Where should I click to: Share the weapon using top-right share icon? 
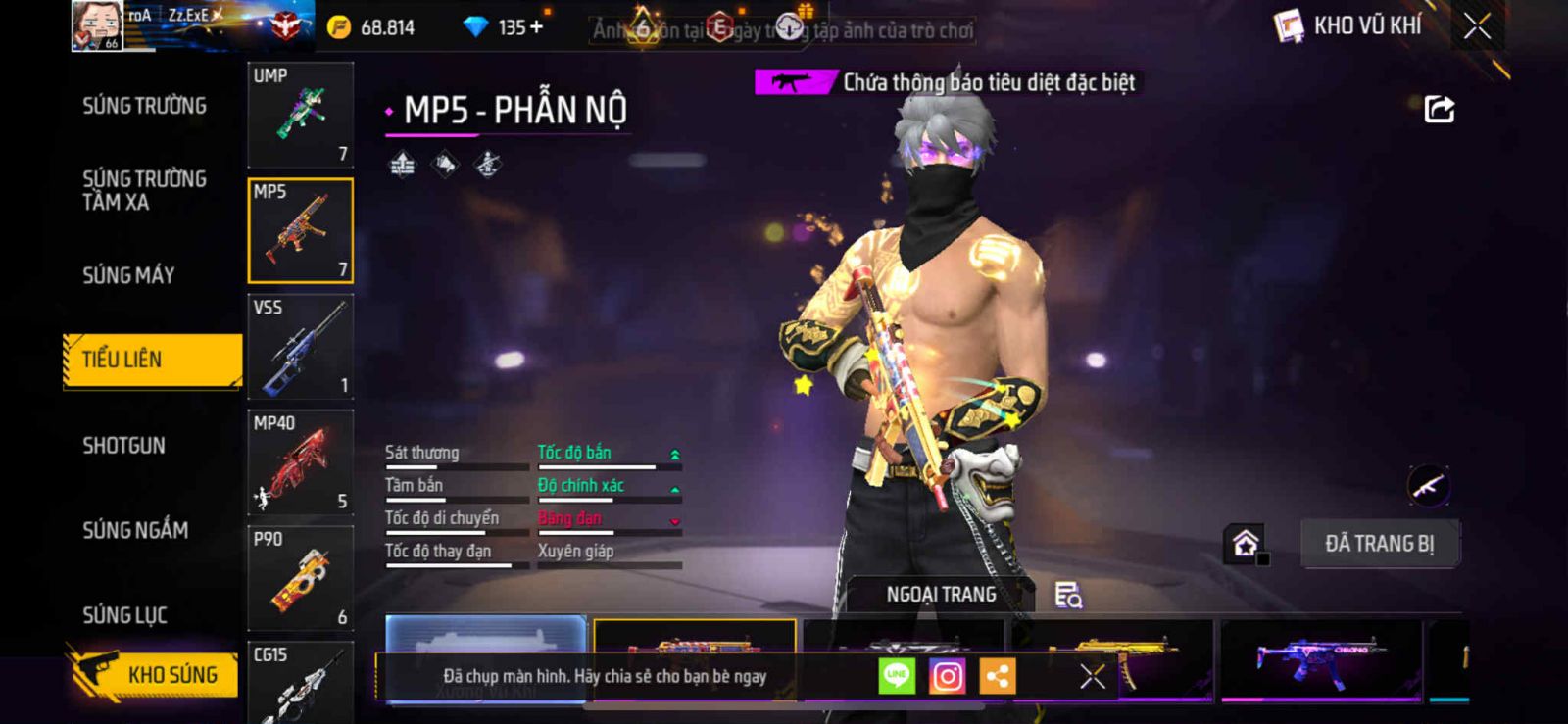click(1439, 109)
